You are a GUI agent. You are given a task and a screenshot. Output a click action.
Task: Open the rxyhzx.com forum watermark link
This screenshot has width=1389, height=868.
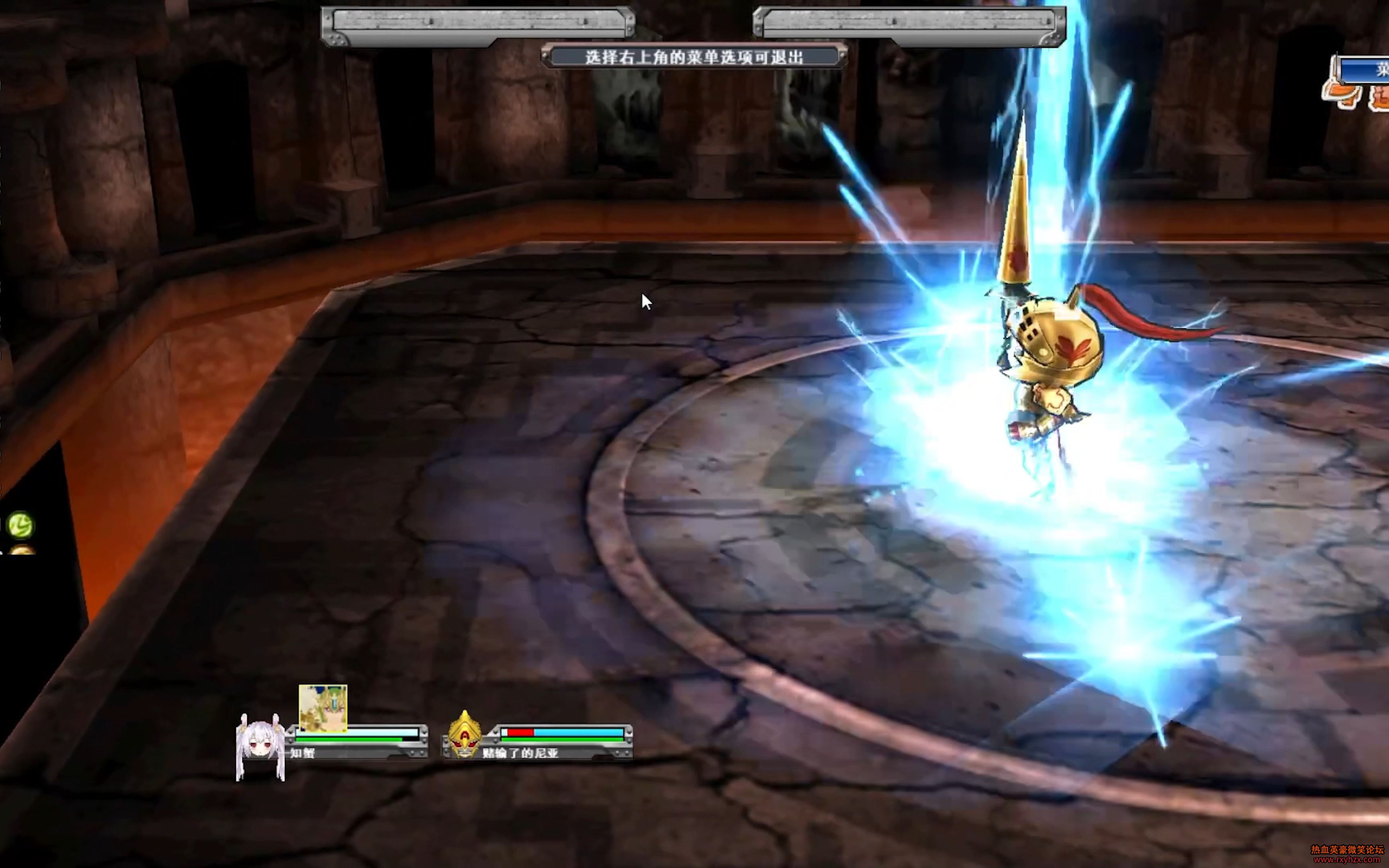coord(1346,858)
